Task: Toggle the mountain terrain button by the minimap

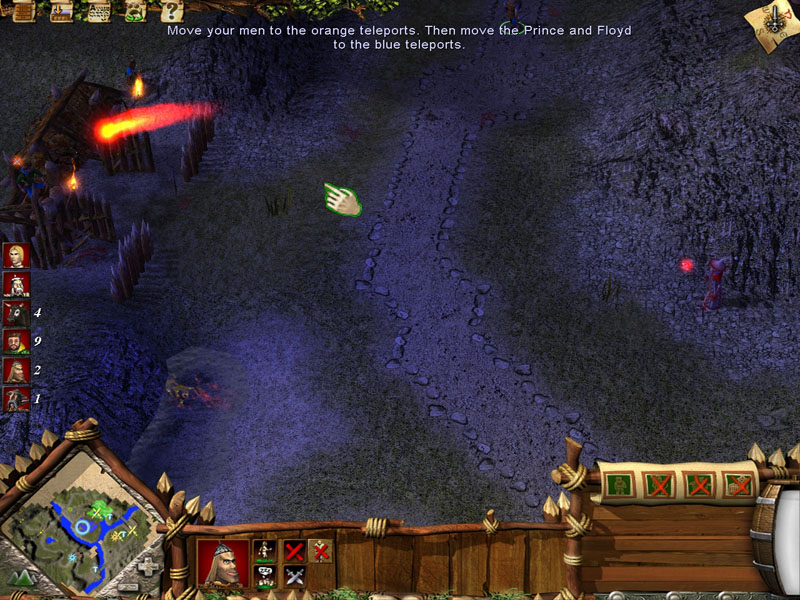Action: pyautogui.click(x=22, y=576)
